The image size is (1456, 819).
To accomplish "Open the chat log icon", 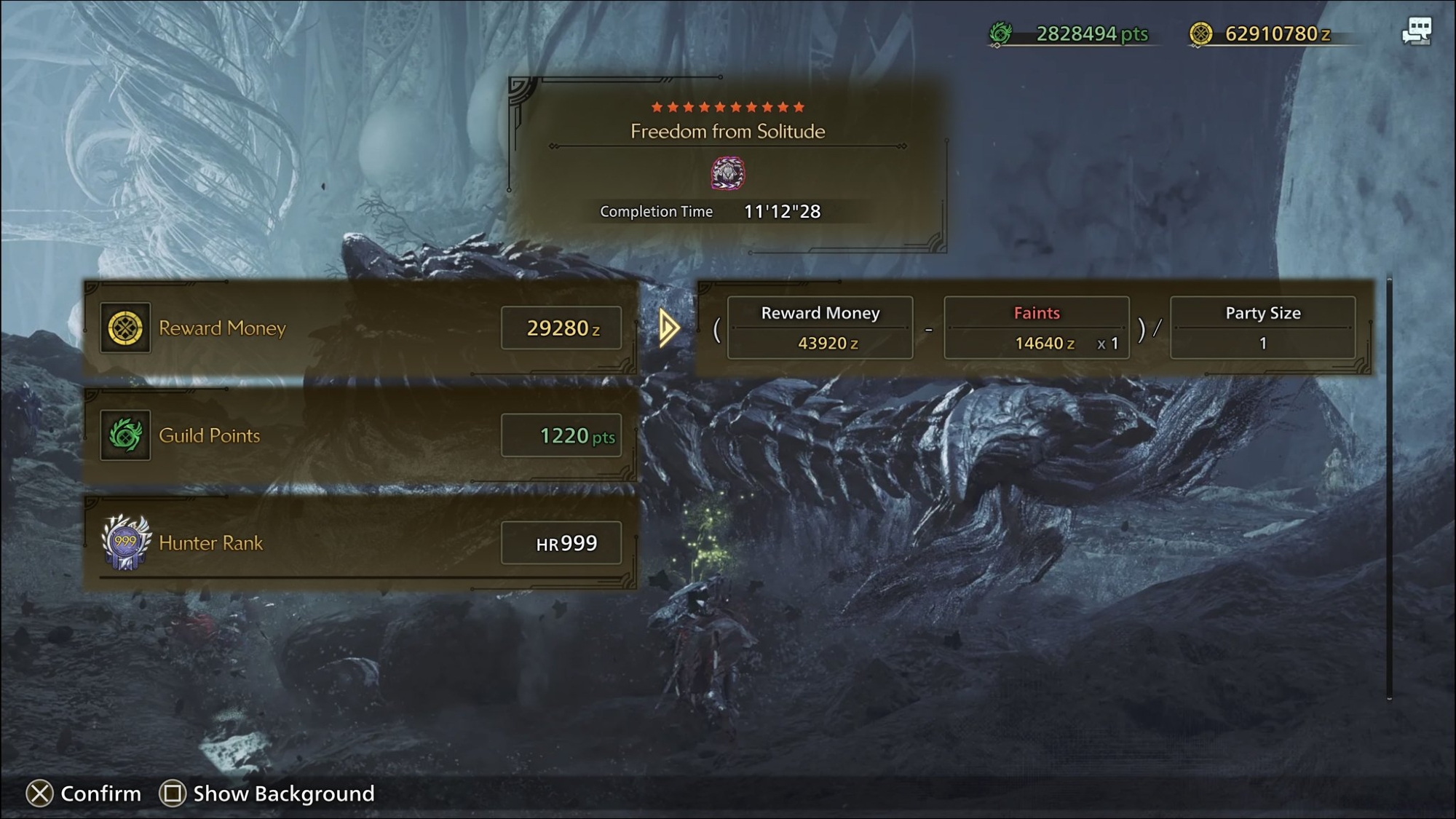I will [1417, 32].
